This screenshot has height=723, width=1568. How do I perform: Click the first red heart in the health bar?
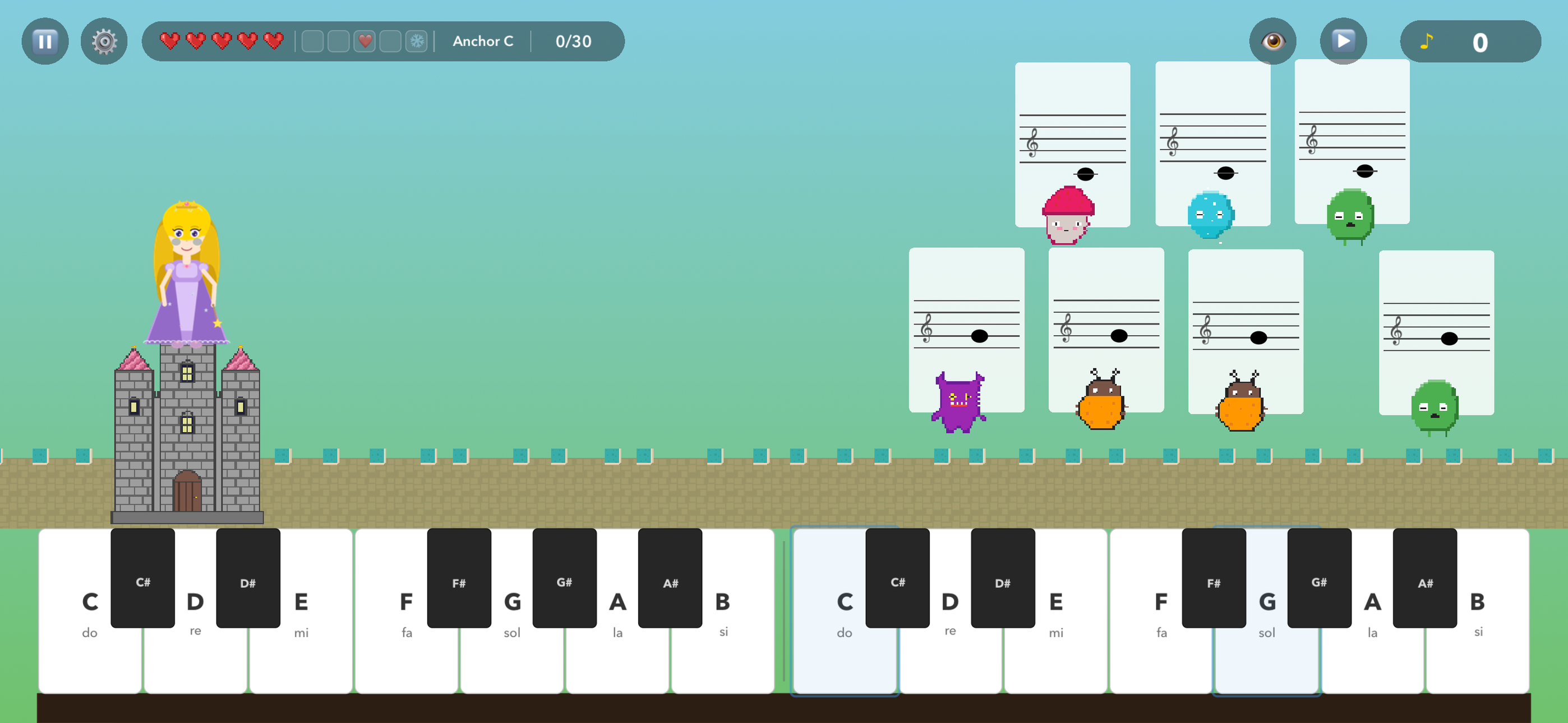pos(169,41)
